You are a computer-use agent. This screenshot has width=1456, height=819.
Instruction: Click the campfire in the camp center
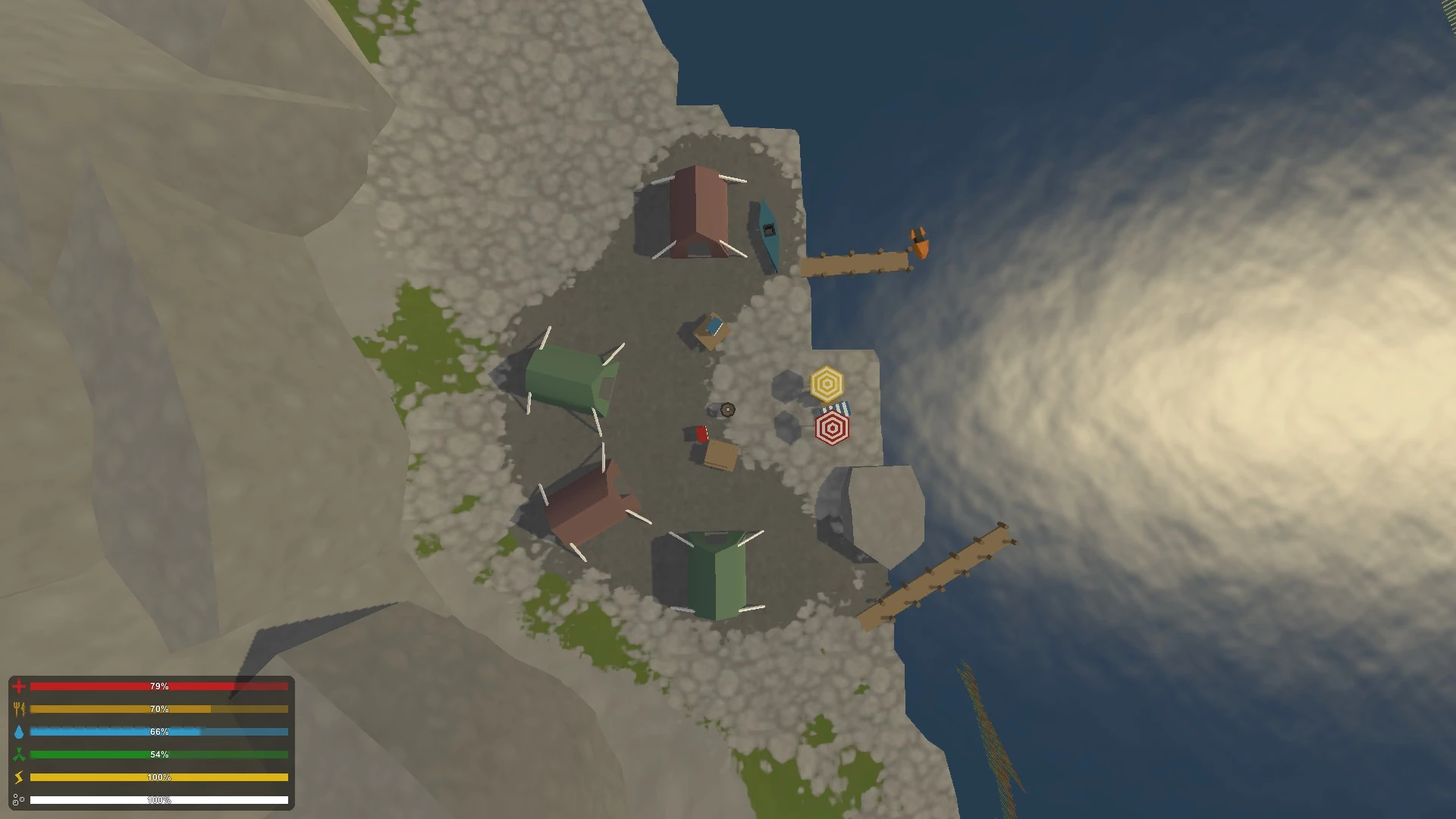pyautogui.click(x=726, y=409)
